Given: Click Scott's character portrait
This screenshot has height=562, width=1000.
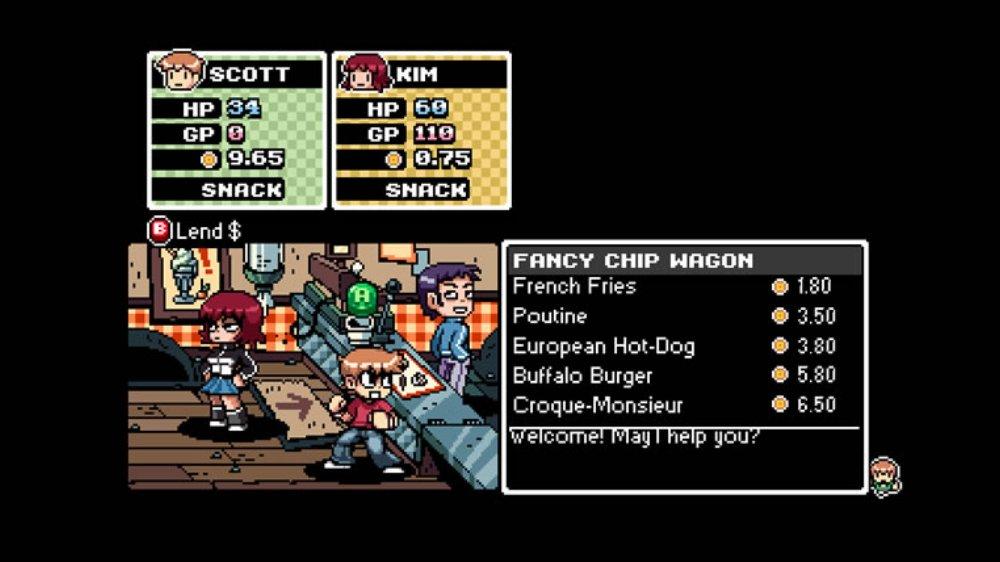Looking at the screenshot, I should [x=178, y=73].
